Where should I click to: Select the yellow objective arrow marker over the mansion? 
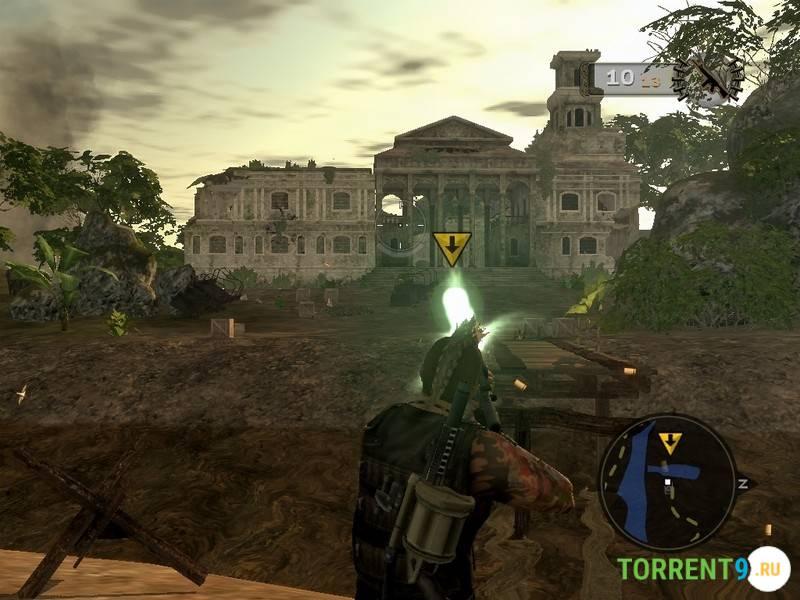pos(452,248)
